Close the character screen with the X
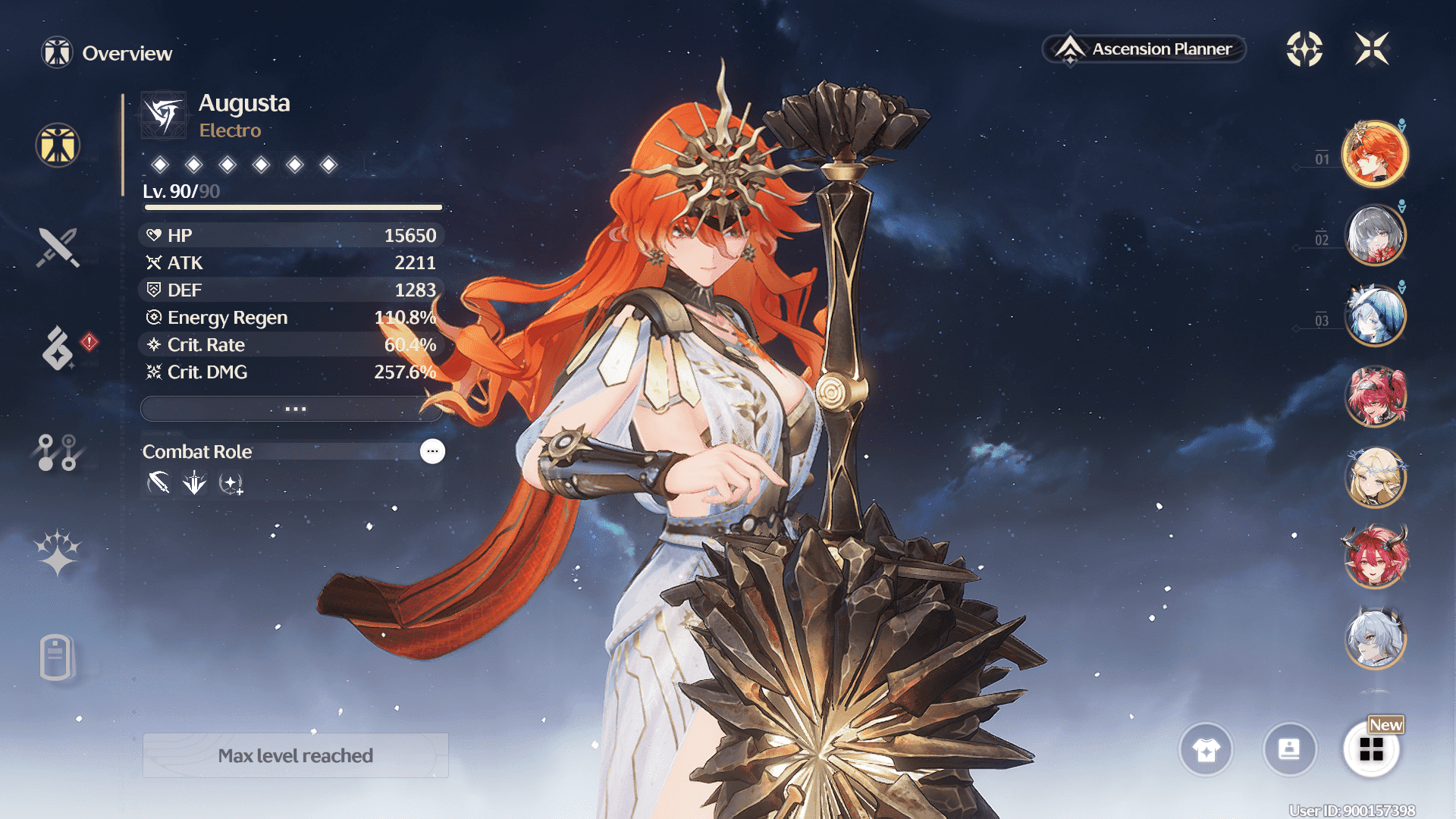Viewport: 1456px width, 819px height. 1372,49
